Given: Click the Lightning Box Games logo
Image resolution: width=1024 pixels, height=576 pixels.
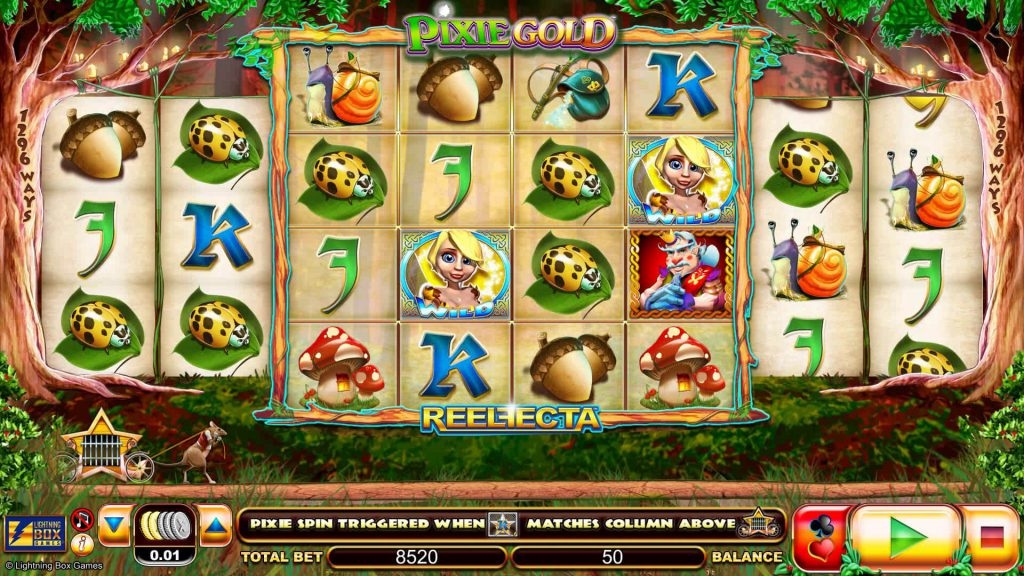Looking at the screenshot, I should click(35, 534).
